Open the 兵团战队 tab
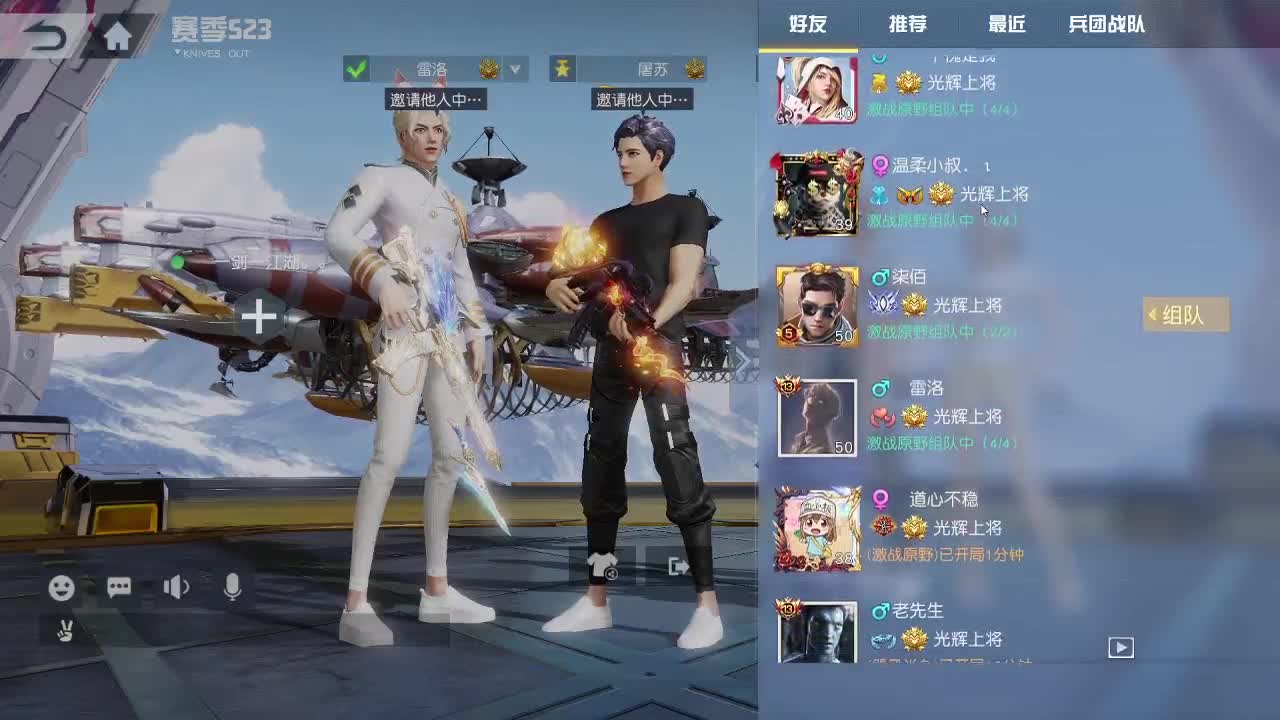 pos(1105,25)
